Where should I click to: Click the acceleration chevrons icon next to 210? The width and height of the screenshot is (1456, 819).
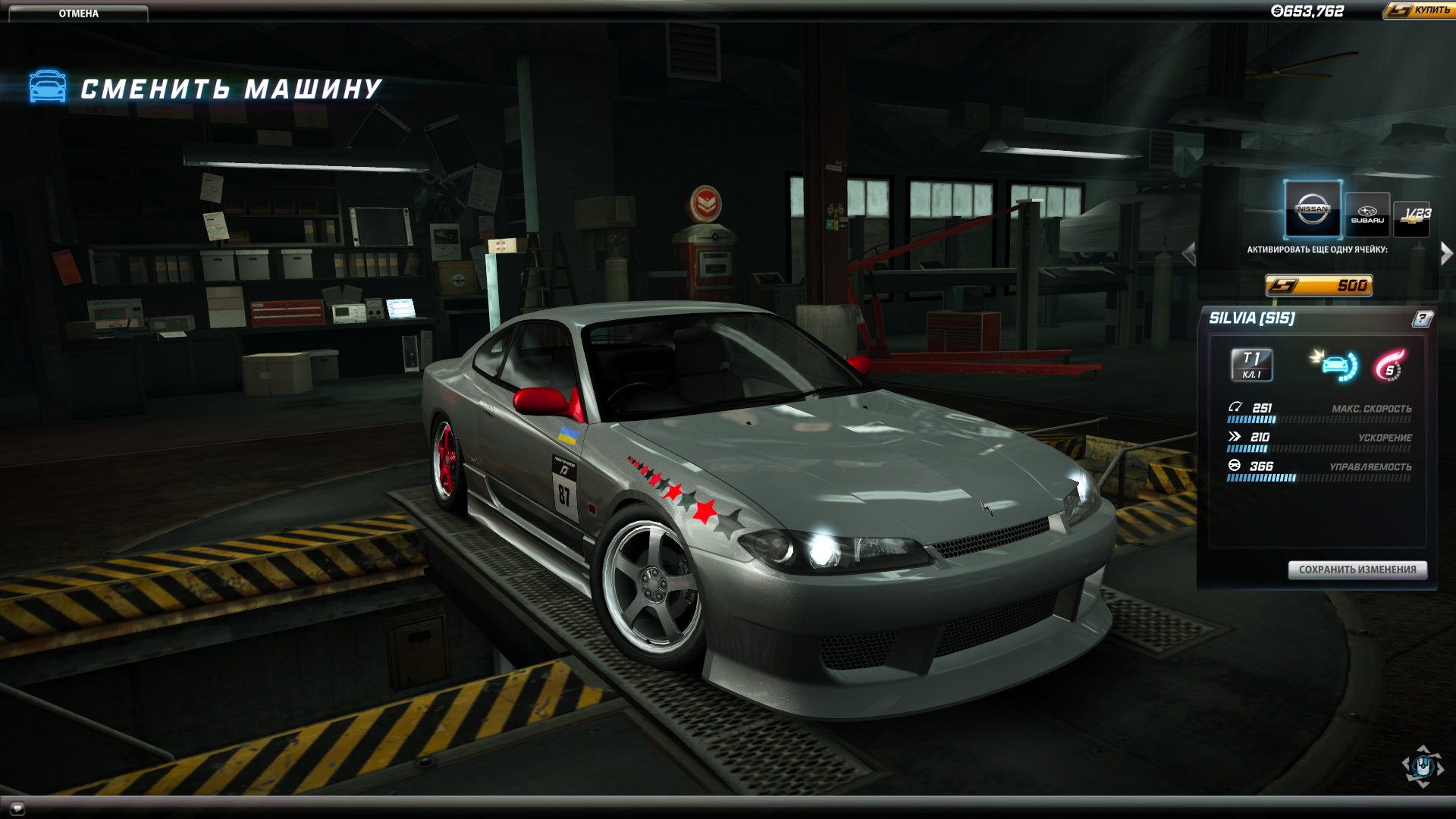(1235, 437)
